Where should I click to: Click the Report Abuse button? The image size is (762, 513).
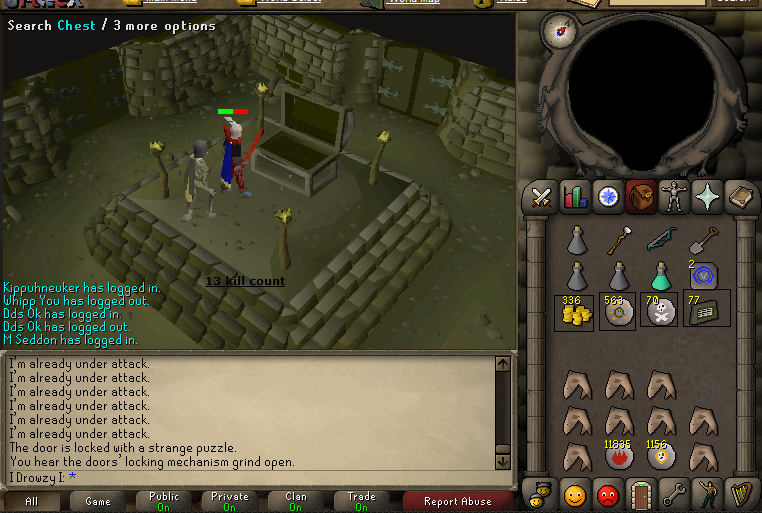click(x=458, y=501)
